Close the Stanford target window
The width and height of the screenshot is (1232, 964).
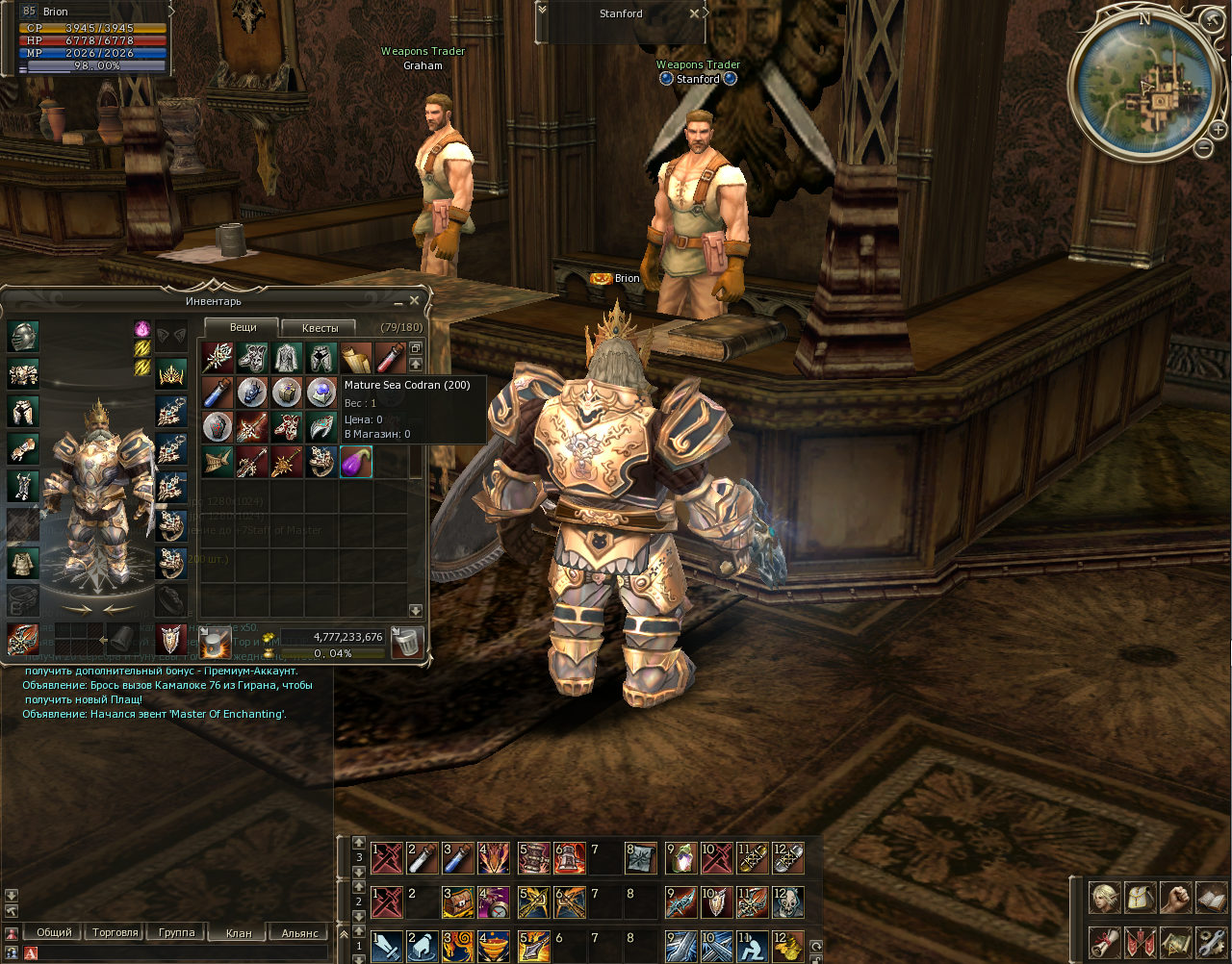695,13
